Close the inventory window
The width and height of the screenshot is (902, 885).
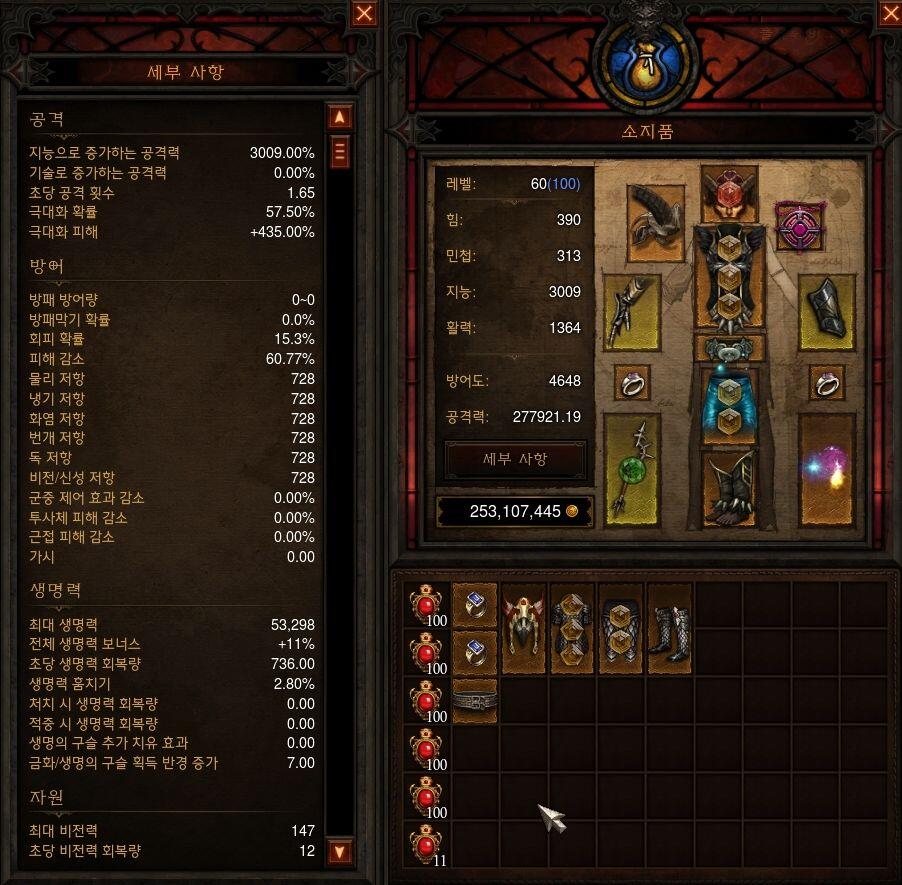pyautogui.click(x=889, y=13)
